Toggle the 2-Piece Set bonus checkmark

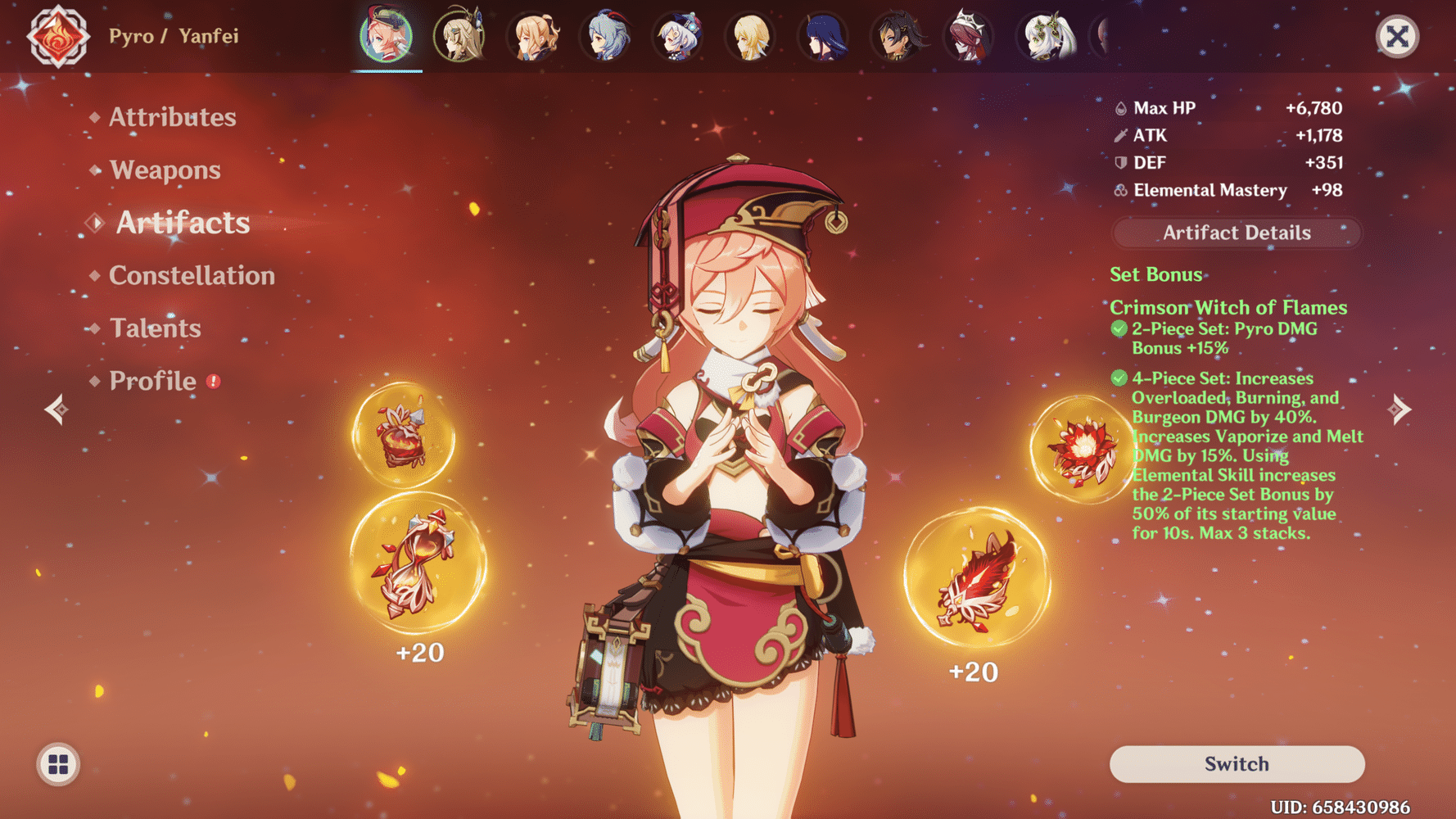click(x=1118, y=328)
